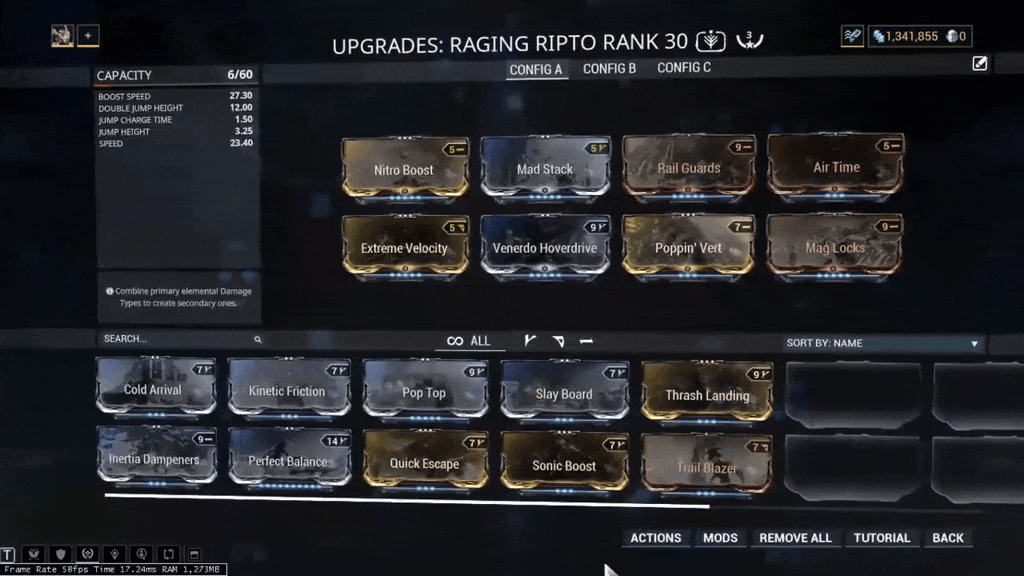Open the Tutorial
Viewport: 1024px width, 576px height.
(881, 538)
